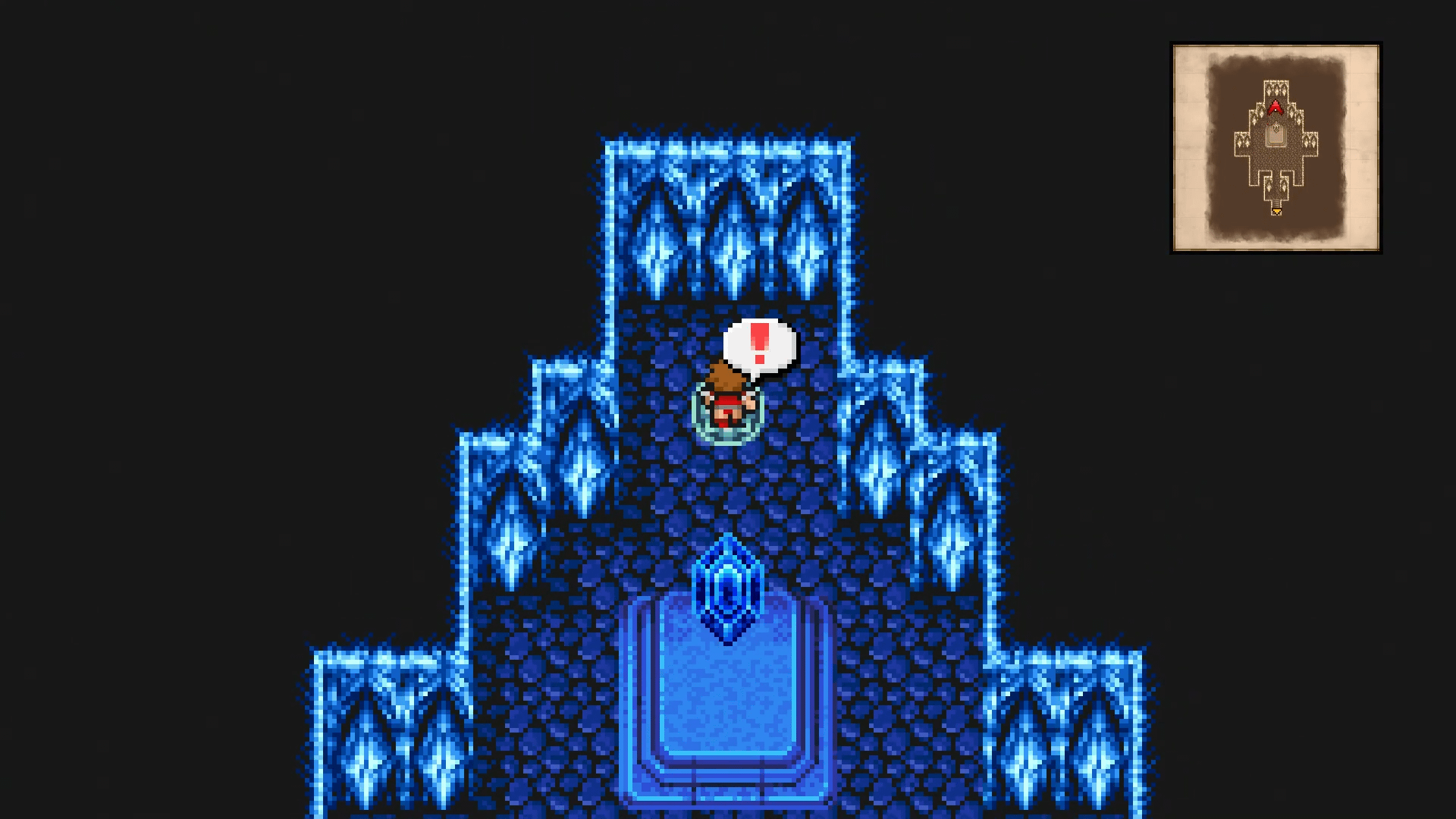Click the yellow exit marker on the minimap
This screenshot has height=819, width=1456.
(x=1276, y=212)
